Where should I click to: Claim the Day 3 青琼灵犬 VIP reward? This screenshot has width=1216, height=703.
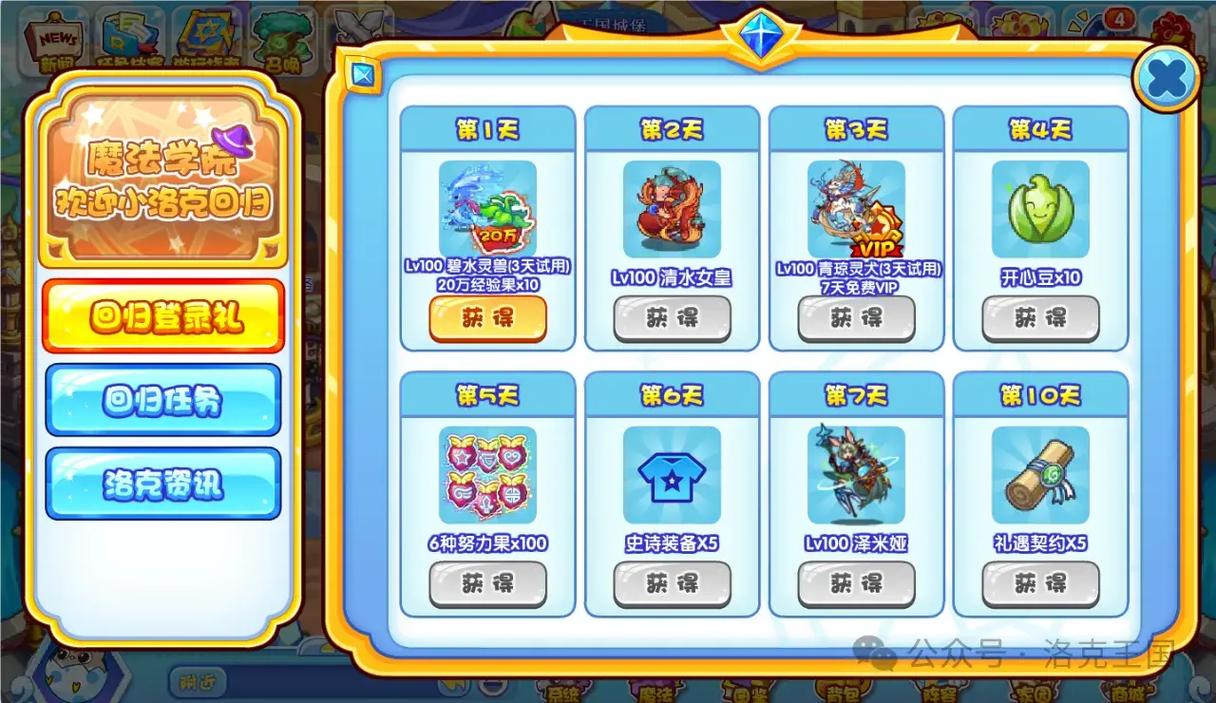pos(856,318)
